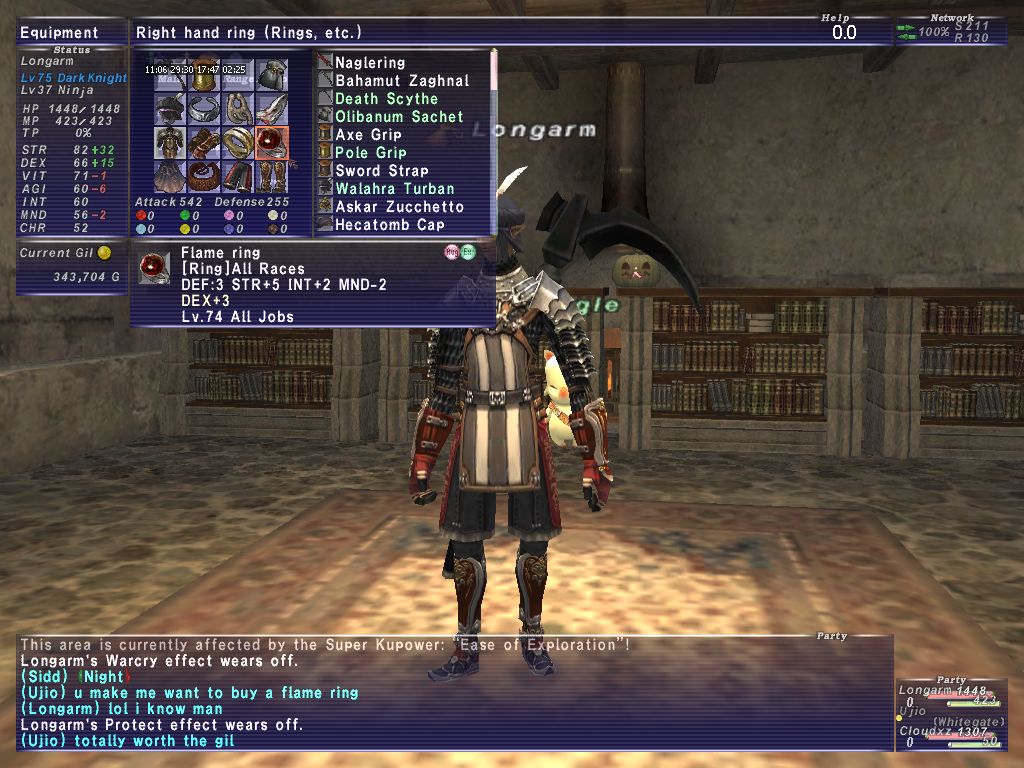Pick the Hecatomb Cap entry
The height and width of the screenshot is (768, 1024).
point(390,225)
